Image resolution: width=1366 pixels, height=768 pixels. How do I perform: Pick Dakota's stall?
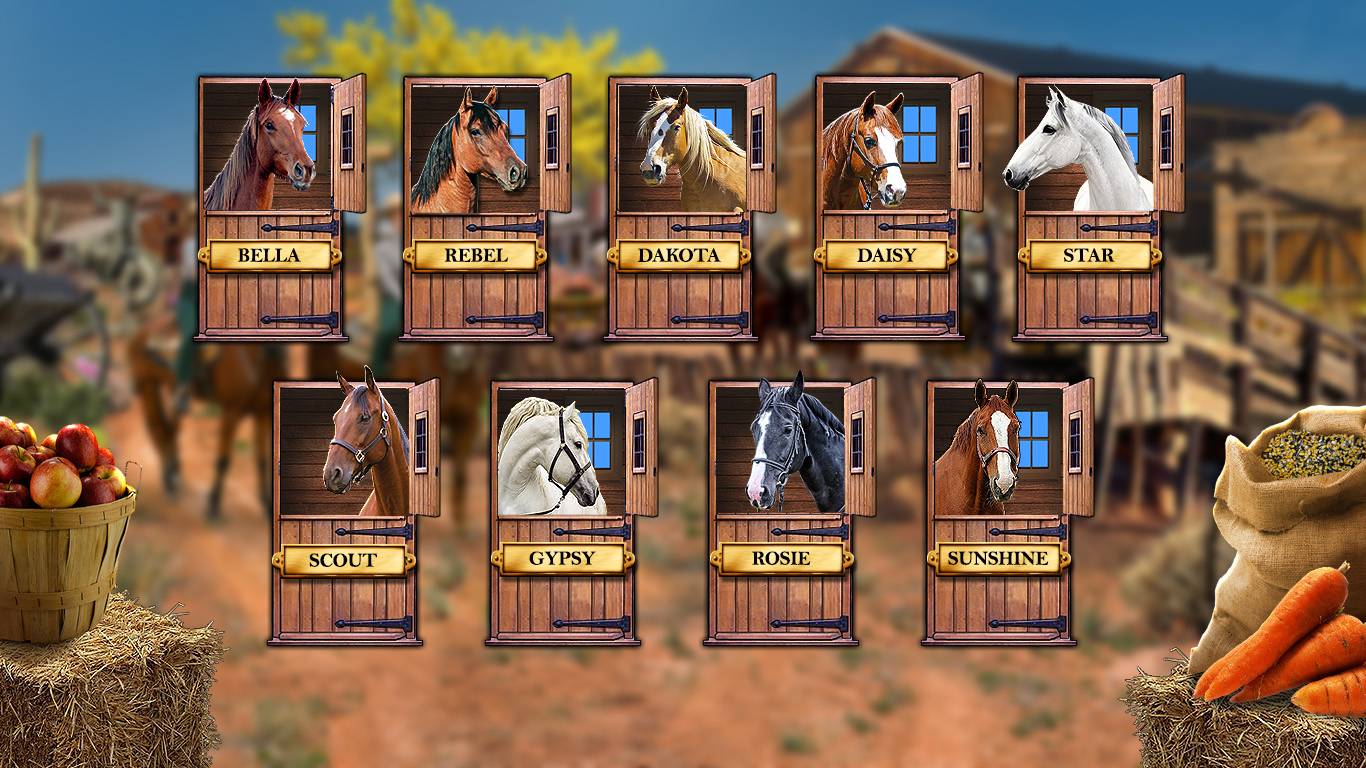coord(680,208)
